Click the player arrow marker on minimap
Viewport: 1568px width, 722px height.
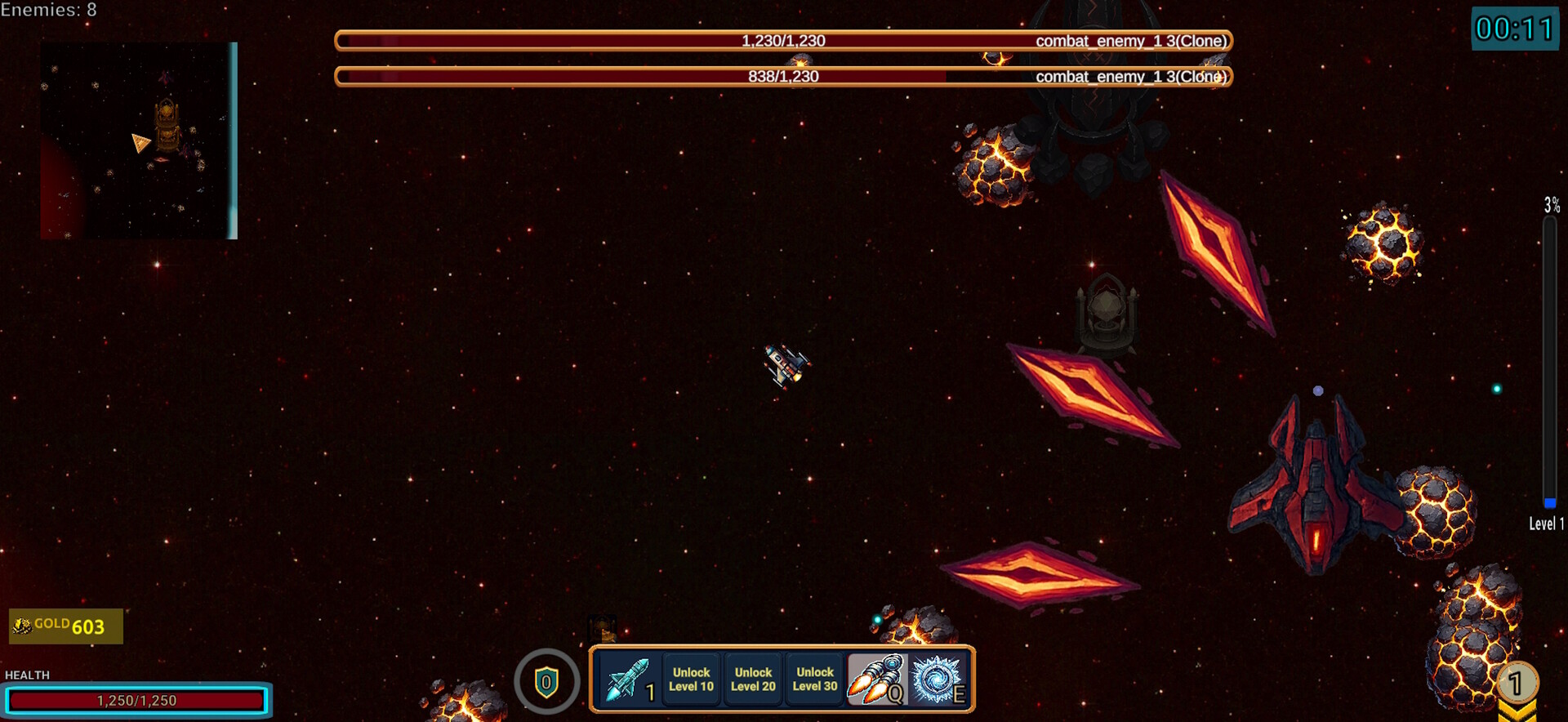pos(140,142)
